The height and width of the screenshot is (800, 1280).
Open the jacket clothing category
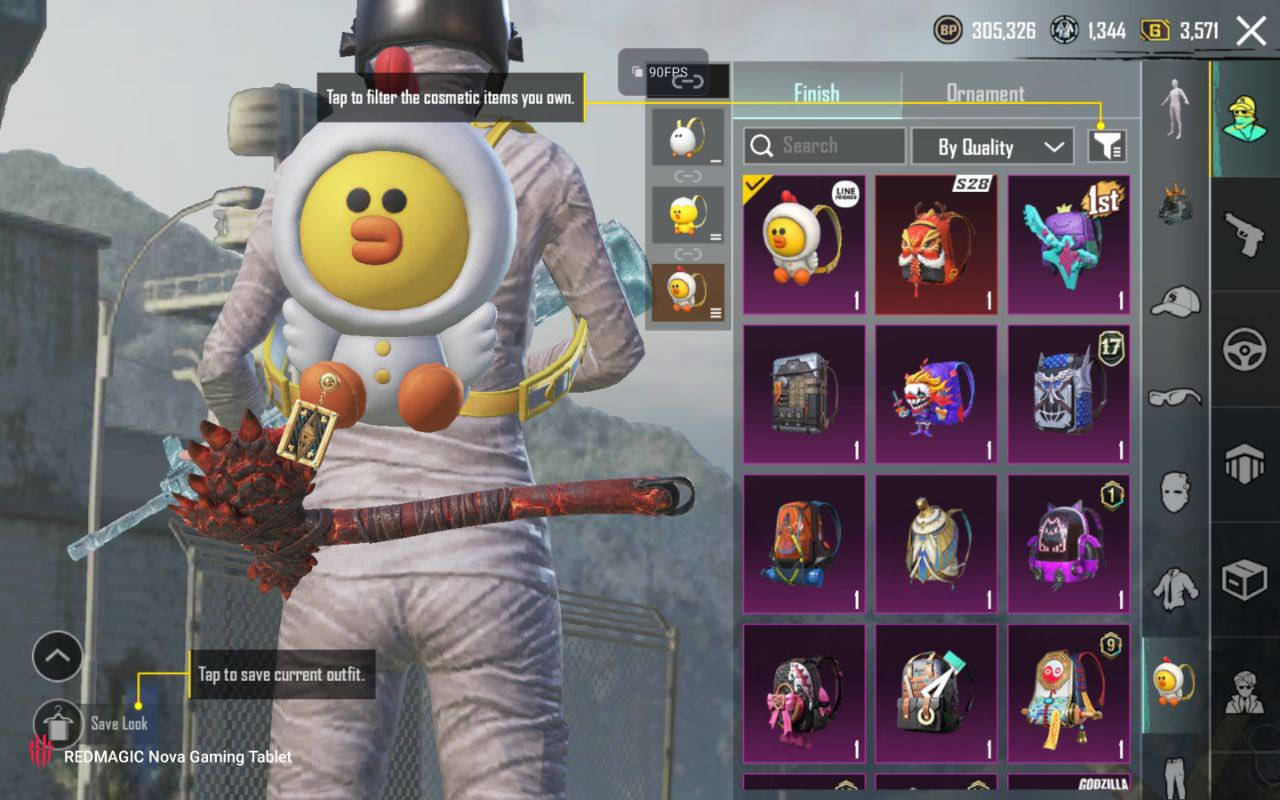pos(1175,590)
